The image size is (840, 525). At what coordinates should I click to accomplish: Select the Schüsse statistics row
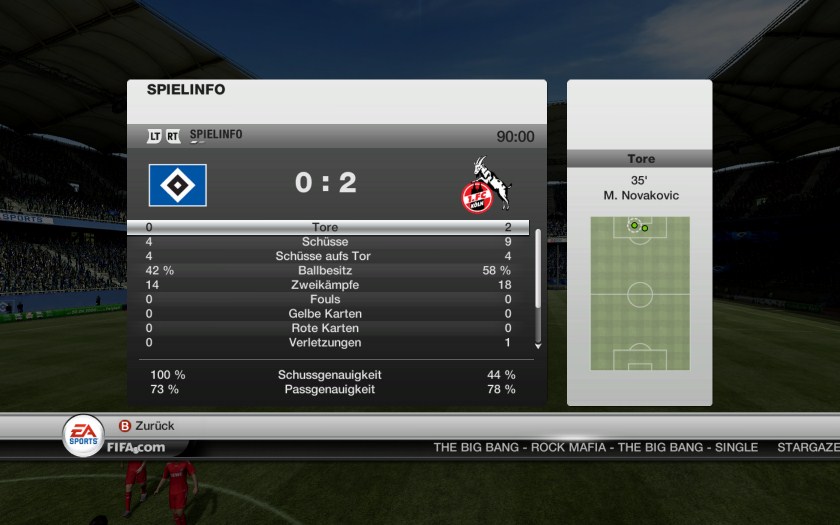326,242
